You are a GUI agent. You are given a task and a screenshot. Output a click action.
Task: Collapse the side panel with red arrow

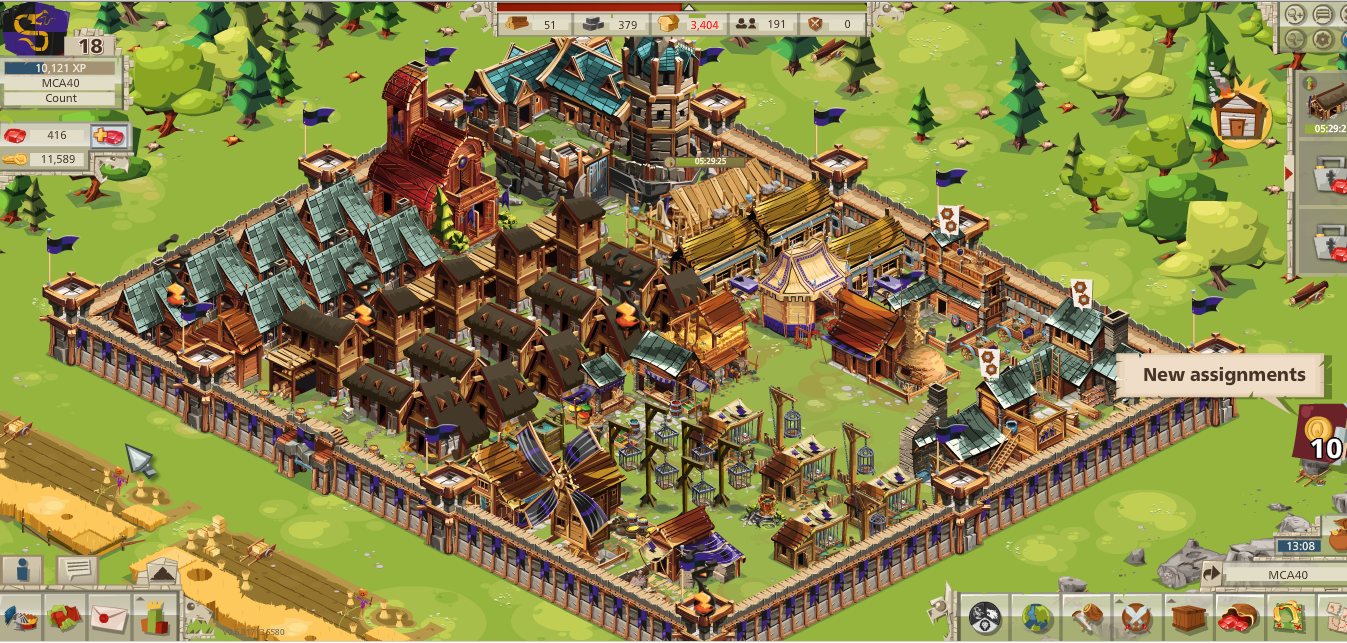click(x=1289, y=174)
